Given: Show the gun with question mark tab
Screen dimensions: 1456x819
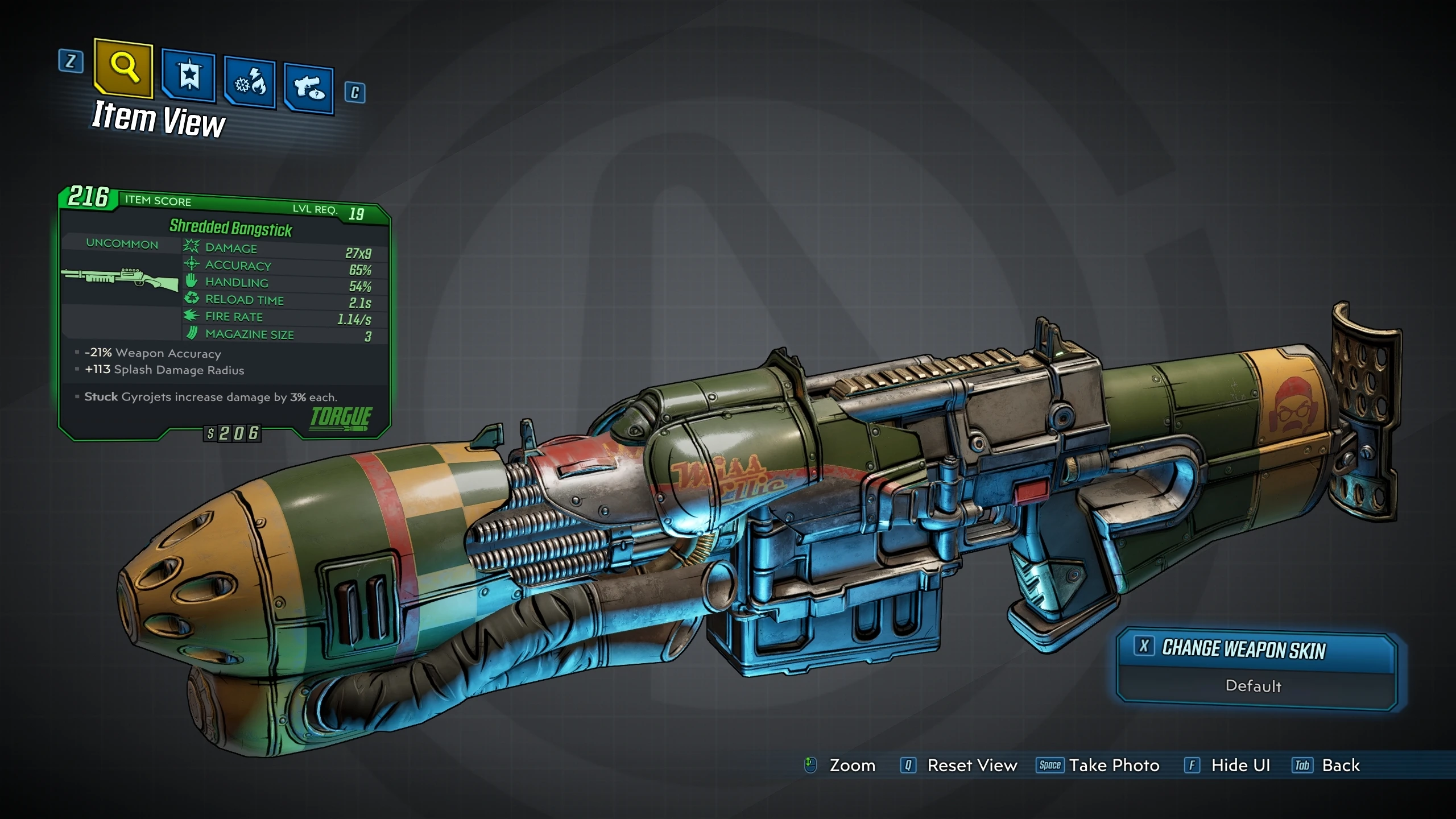Looking at the screenshot, I should pyautogui.click(x=309, y=89).
